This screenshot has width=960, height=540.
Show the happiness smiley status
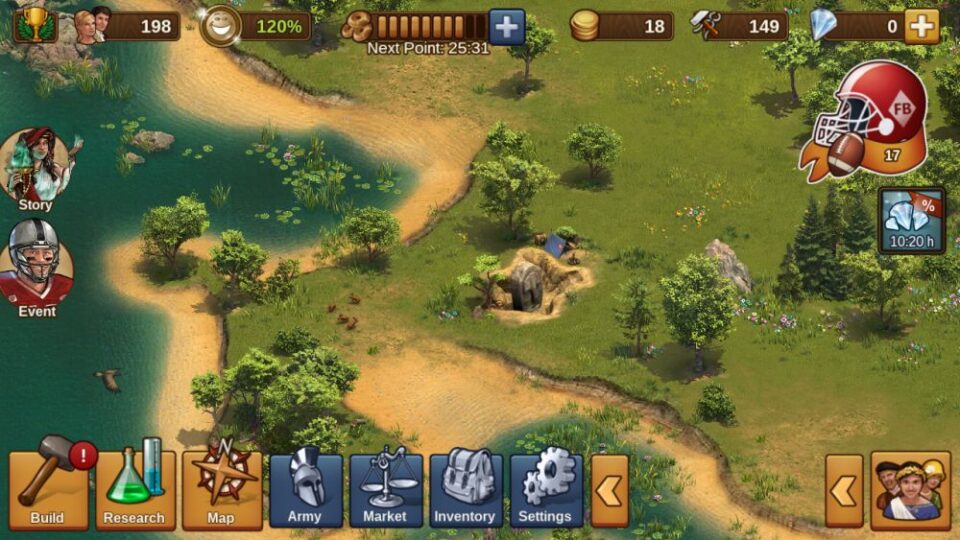pos(219,26)
